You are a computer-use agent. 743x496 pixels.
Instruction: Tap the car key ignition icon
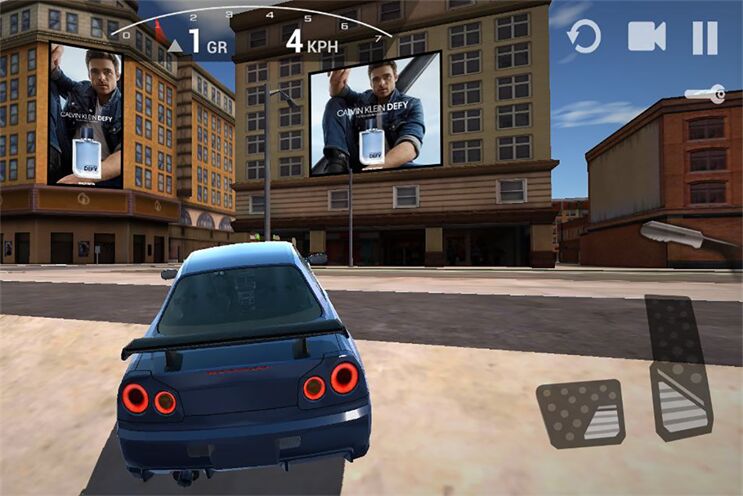705,94
